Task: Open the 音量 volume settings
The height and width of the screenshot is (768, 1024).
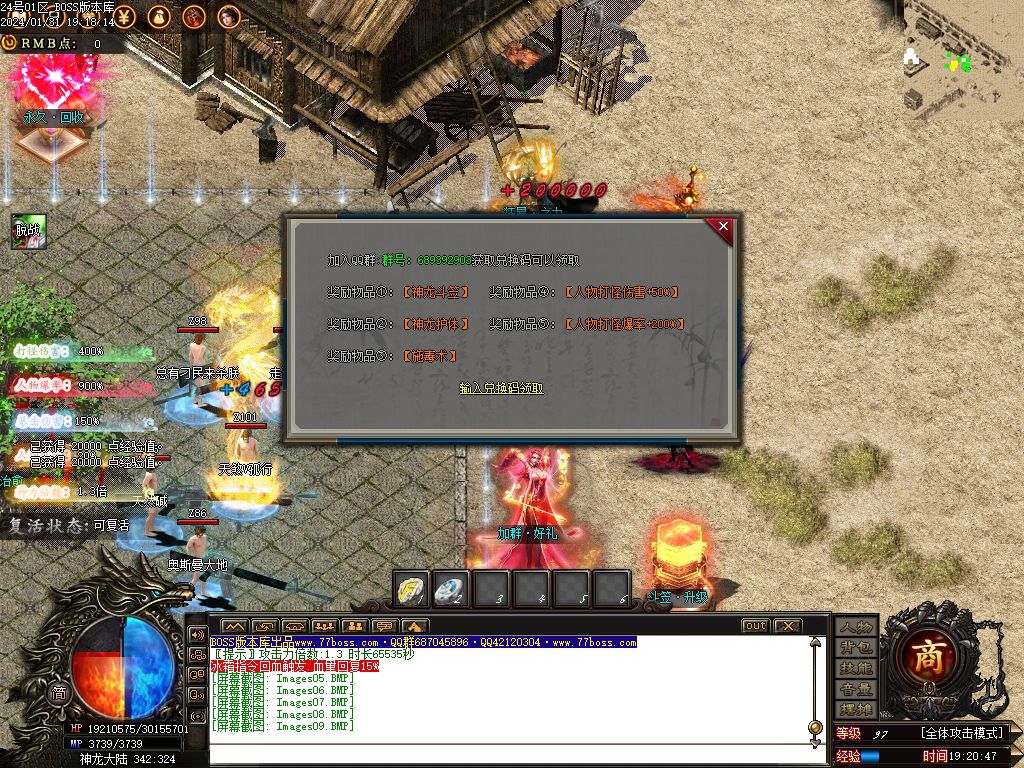Action: (x=856, y=689)
